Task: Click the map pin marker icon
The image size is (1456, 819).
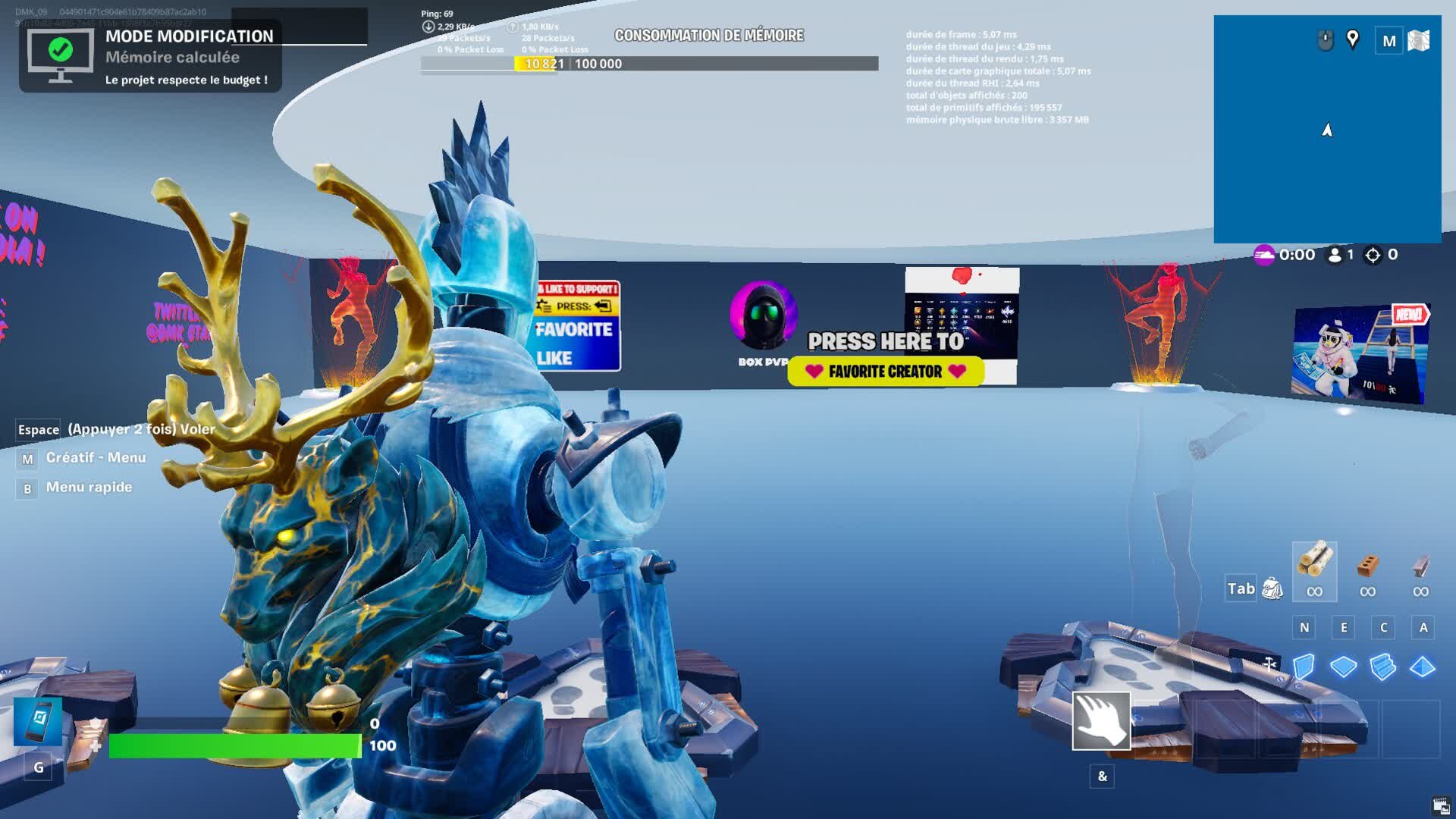Action: pos(1352,39)
